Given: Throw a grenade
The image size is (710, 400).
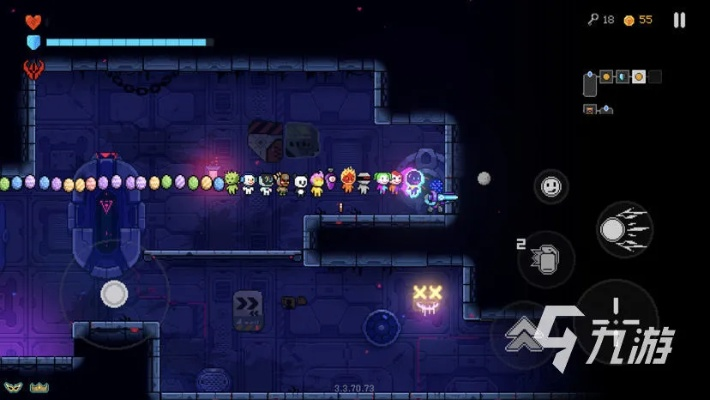Looking at the screenshot, I should pyautogui.click(x=546, y=259).
